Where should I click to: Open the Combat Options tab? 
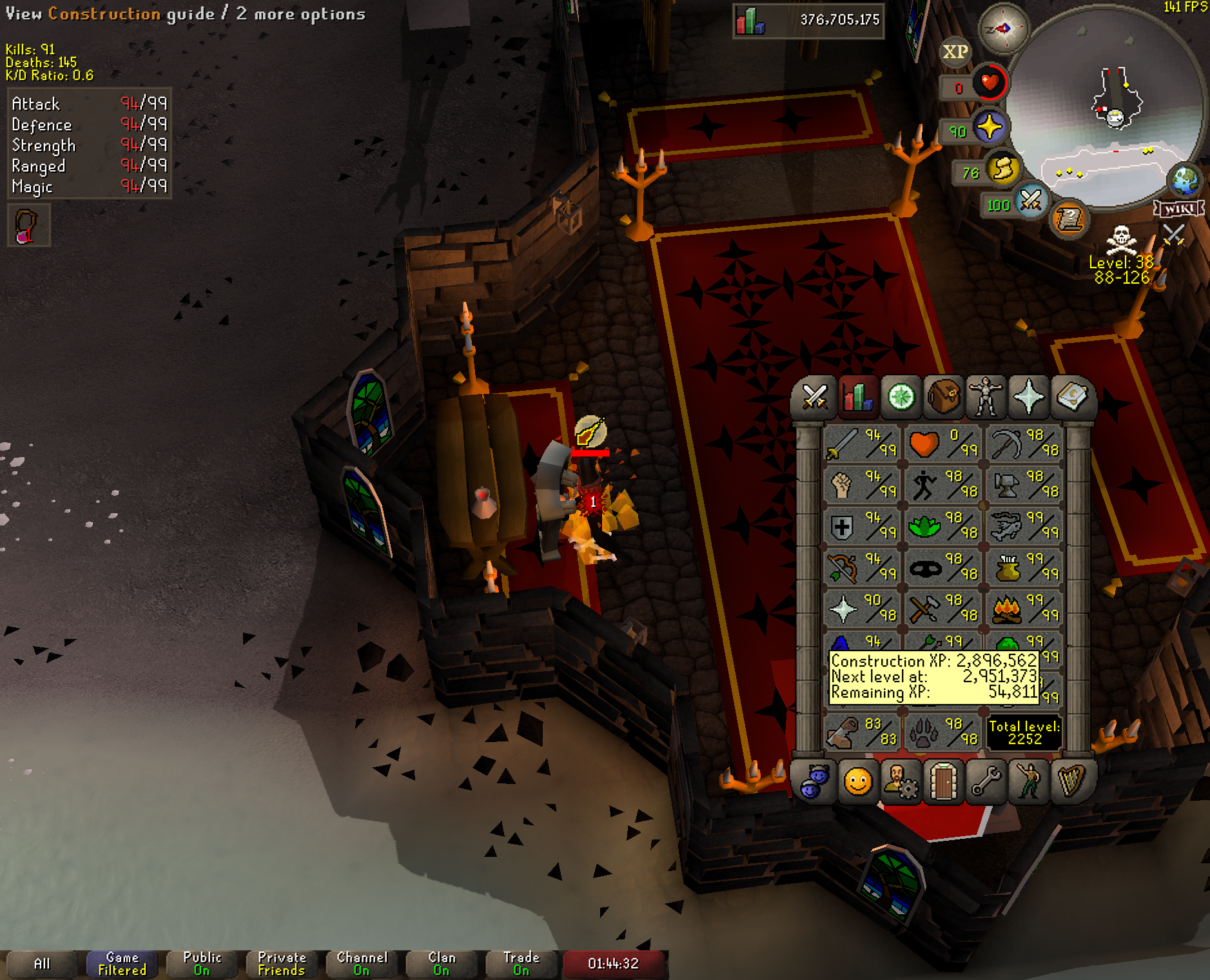click(x=815, y=397)
